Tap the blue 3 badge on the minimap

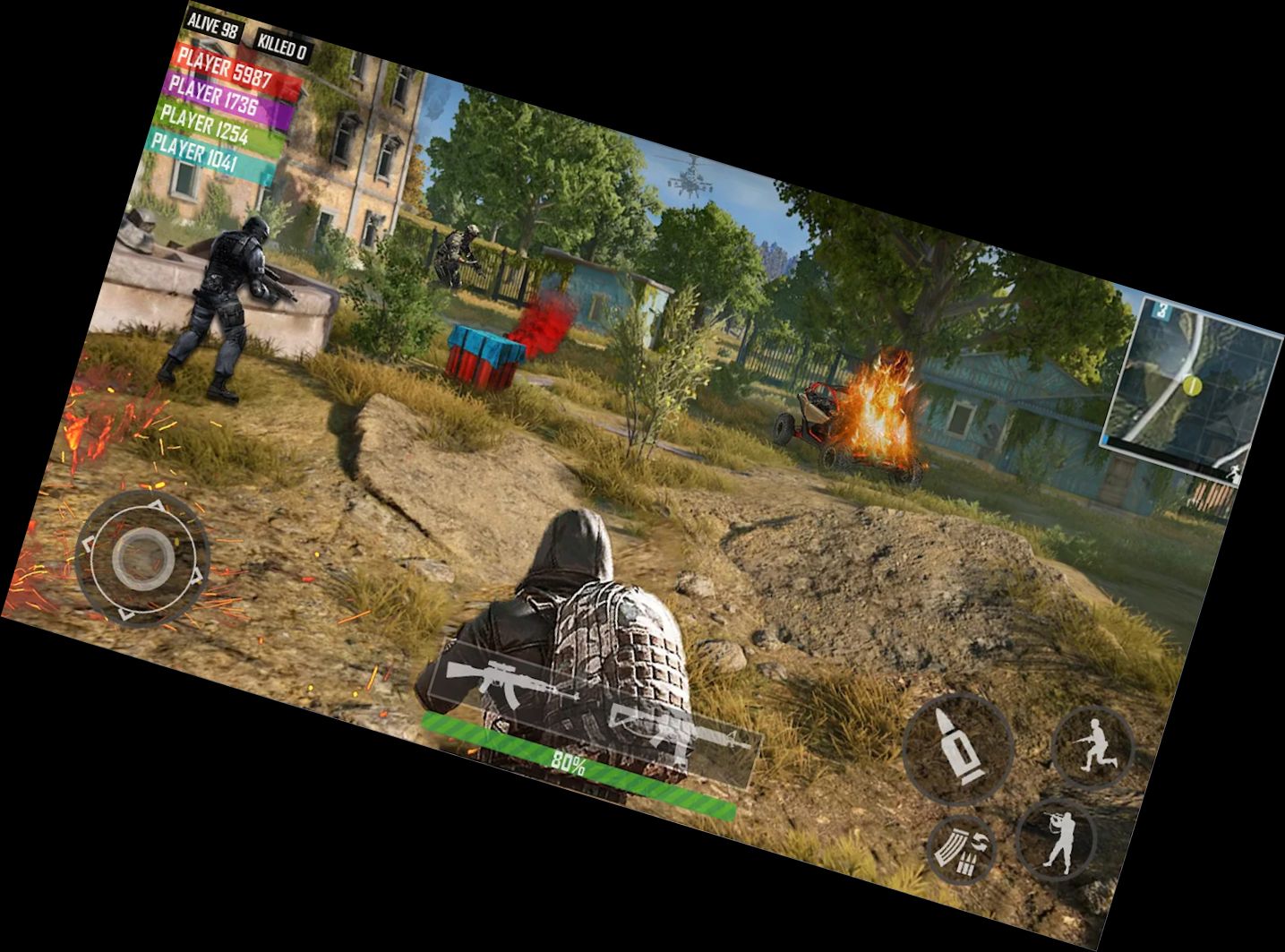coord(1161,310)
